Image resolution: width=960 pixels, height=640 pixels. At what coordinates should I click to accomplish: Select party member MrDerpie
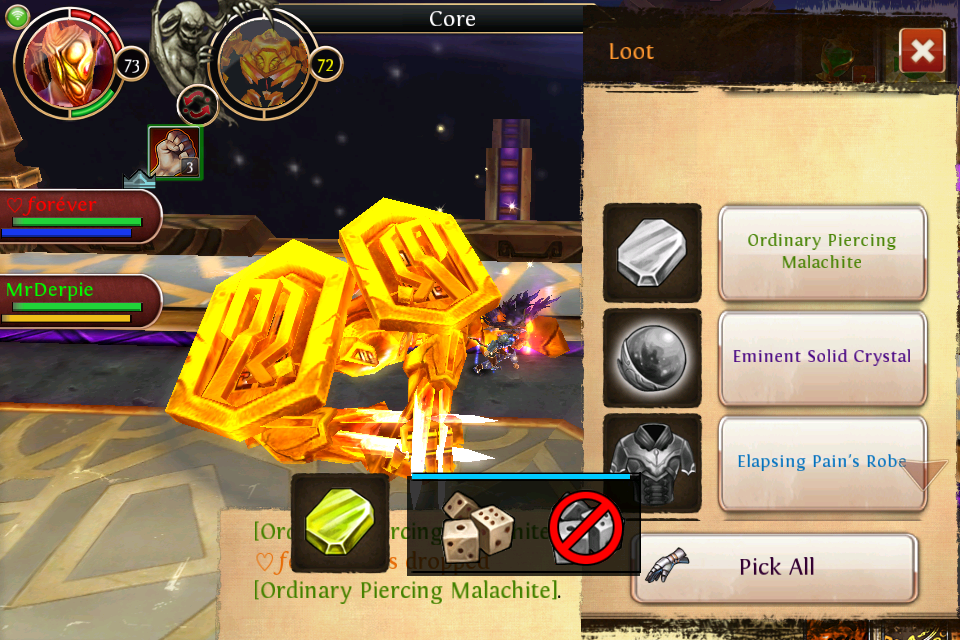click(x=78, y=301)
